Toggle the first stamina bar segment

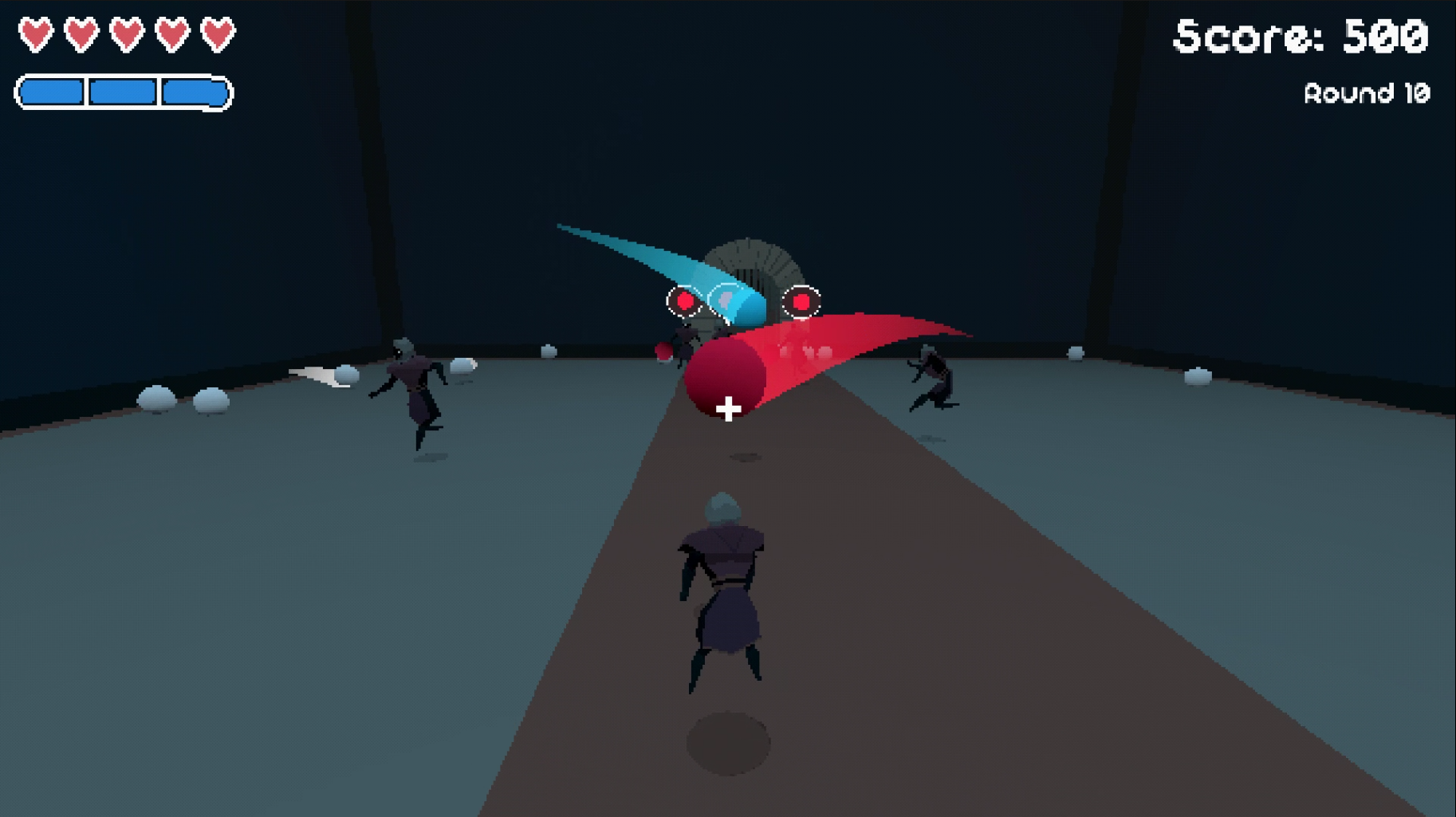tap(52, 90)
